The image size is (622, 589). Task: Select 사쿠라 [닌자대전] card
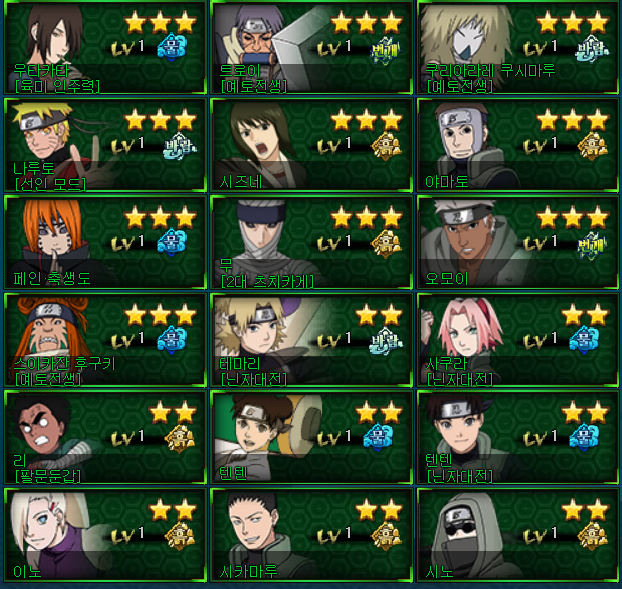517,340
